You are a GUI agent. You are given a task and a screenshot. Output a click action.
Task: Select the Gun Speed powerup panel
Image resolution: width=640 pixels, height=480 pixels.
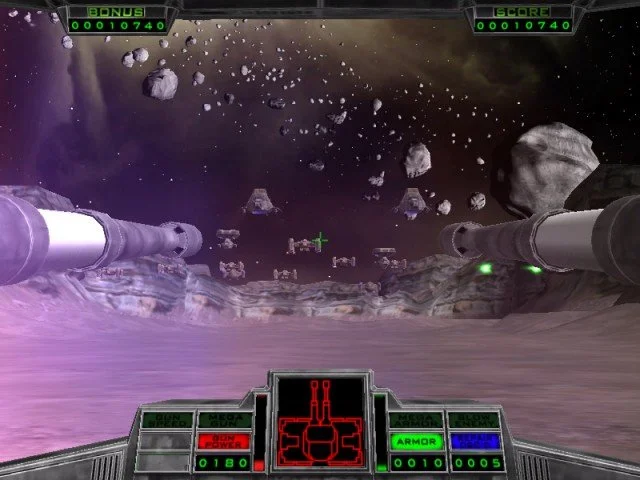tap(165, 421)
